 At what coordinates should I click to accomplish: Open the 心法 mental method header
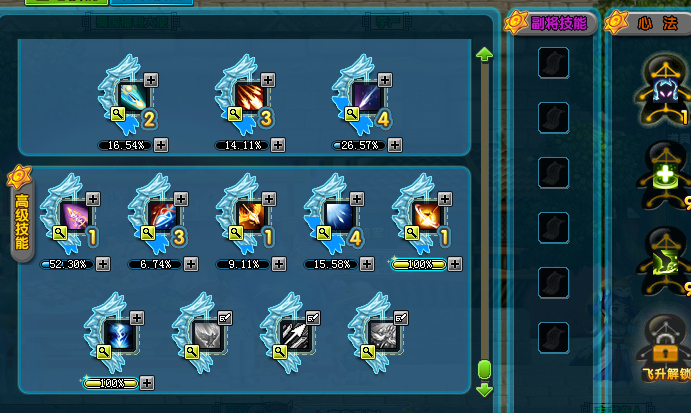point(650,22)
